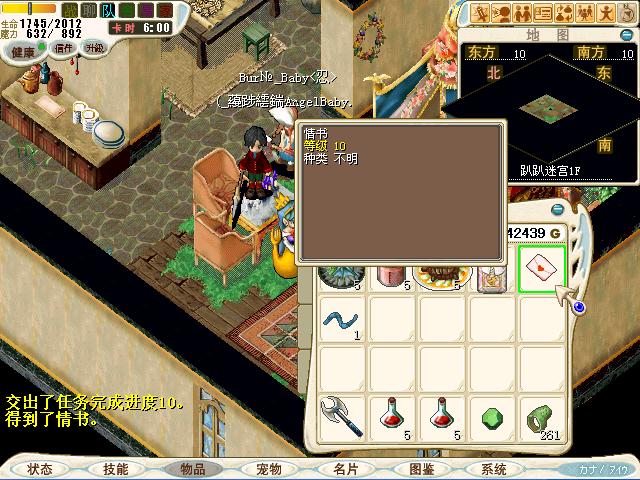Screen dimensions: 640x480
Task: Click the minimap dungeon view
Action: [x=550, y=105]
